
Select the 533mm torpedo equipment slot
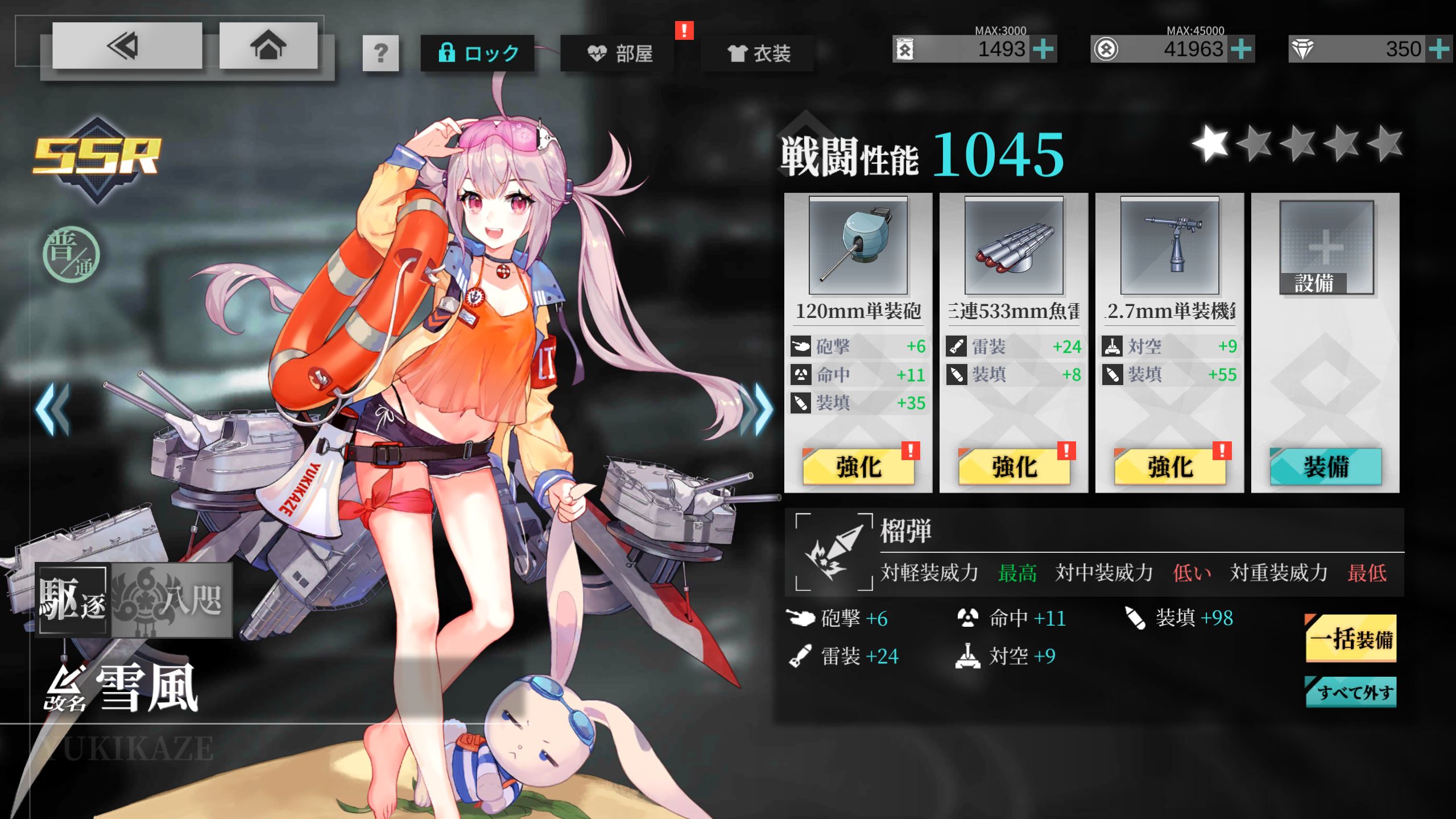point(1014,246)
